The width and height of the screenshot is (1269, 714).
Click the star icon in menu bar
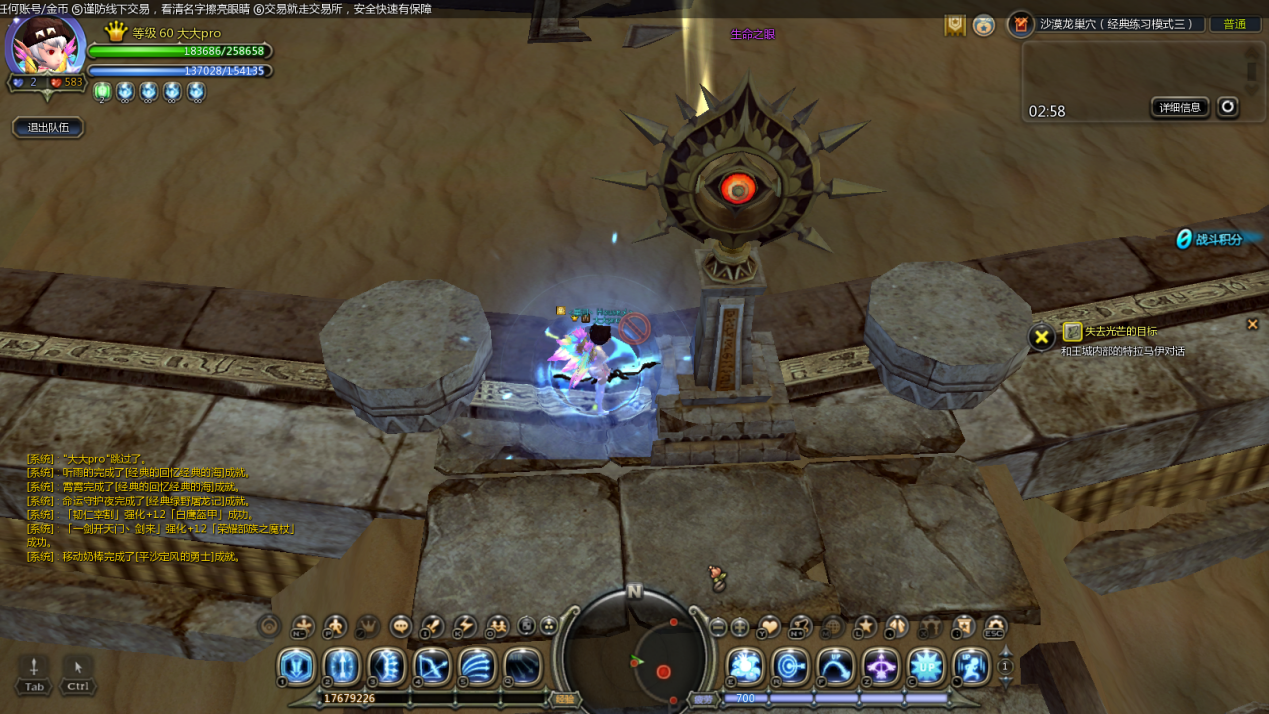865,627
